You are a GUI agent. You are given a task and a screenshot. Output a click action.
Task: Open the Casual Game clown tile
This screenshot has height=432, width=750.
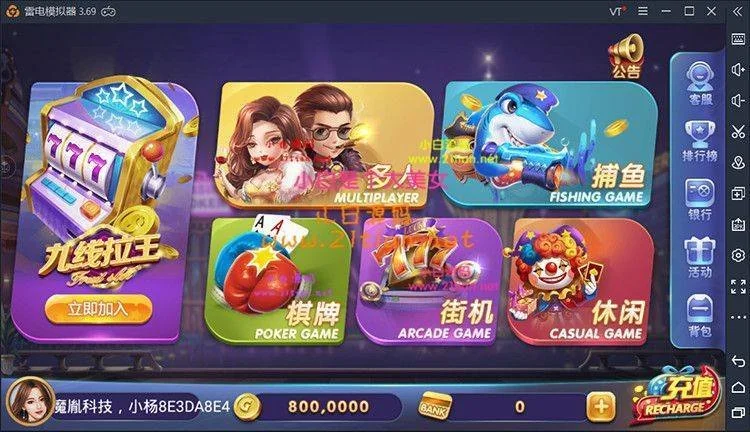[577, 282]
